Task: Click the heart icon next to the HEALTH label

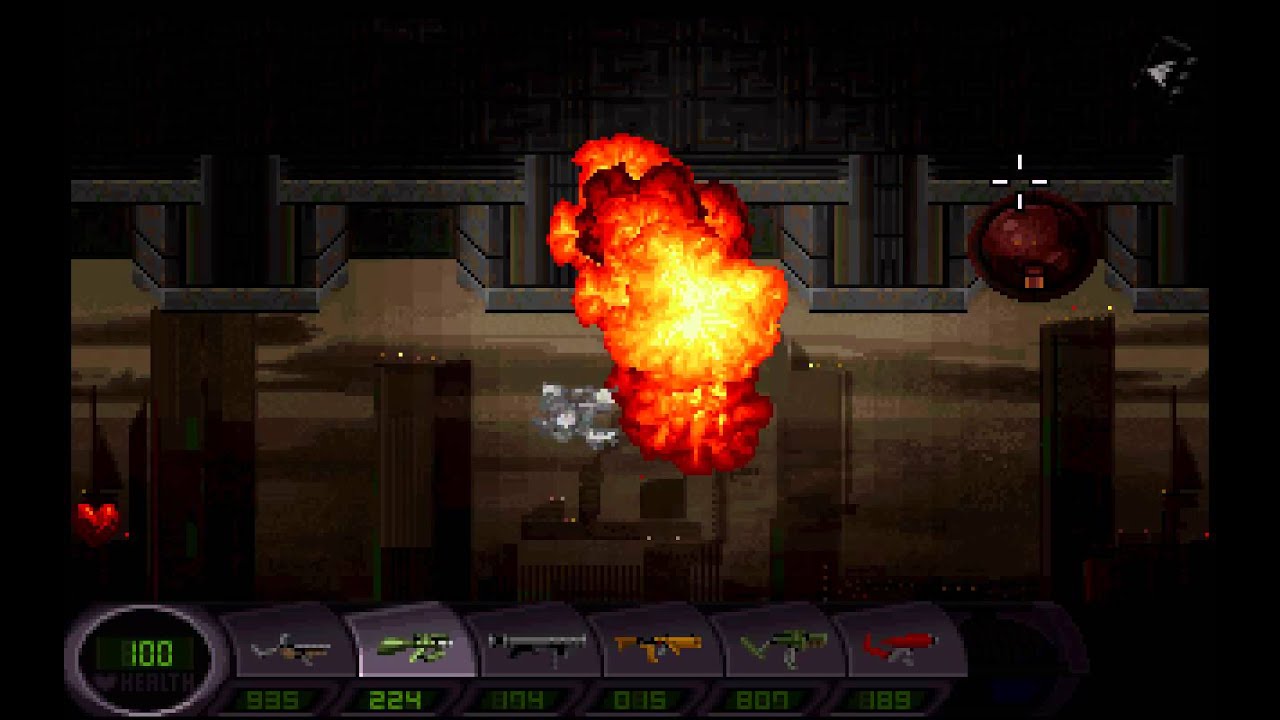Action: 107,680
